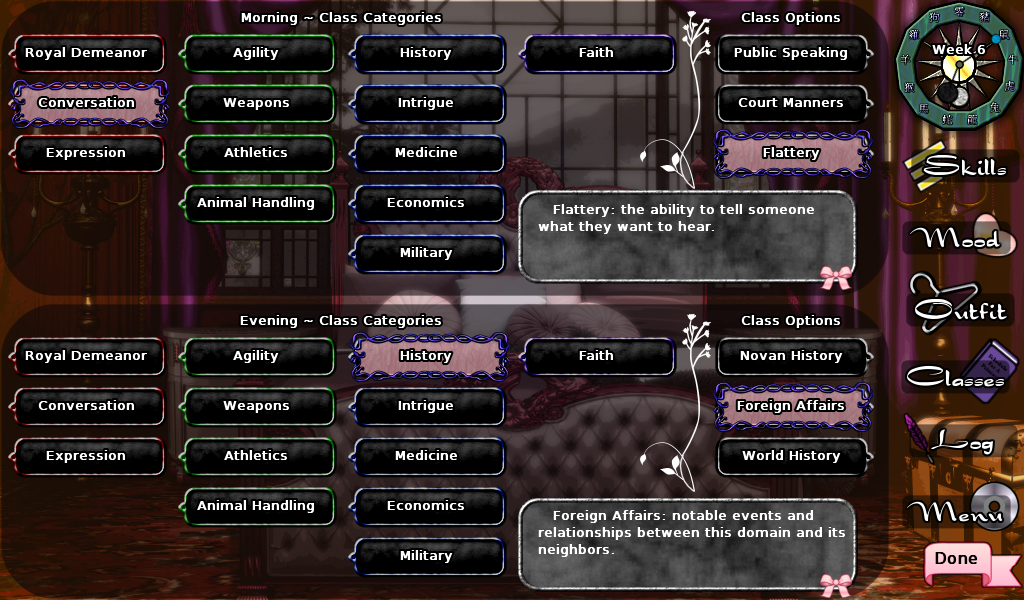Switch Morning category to Faith
This screenshot has width=1024, height=600.
(x=596, y=53)
